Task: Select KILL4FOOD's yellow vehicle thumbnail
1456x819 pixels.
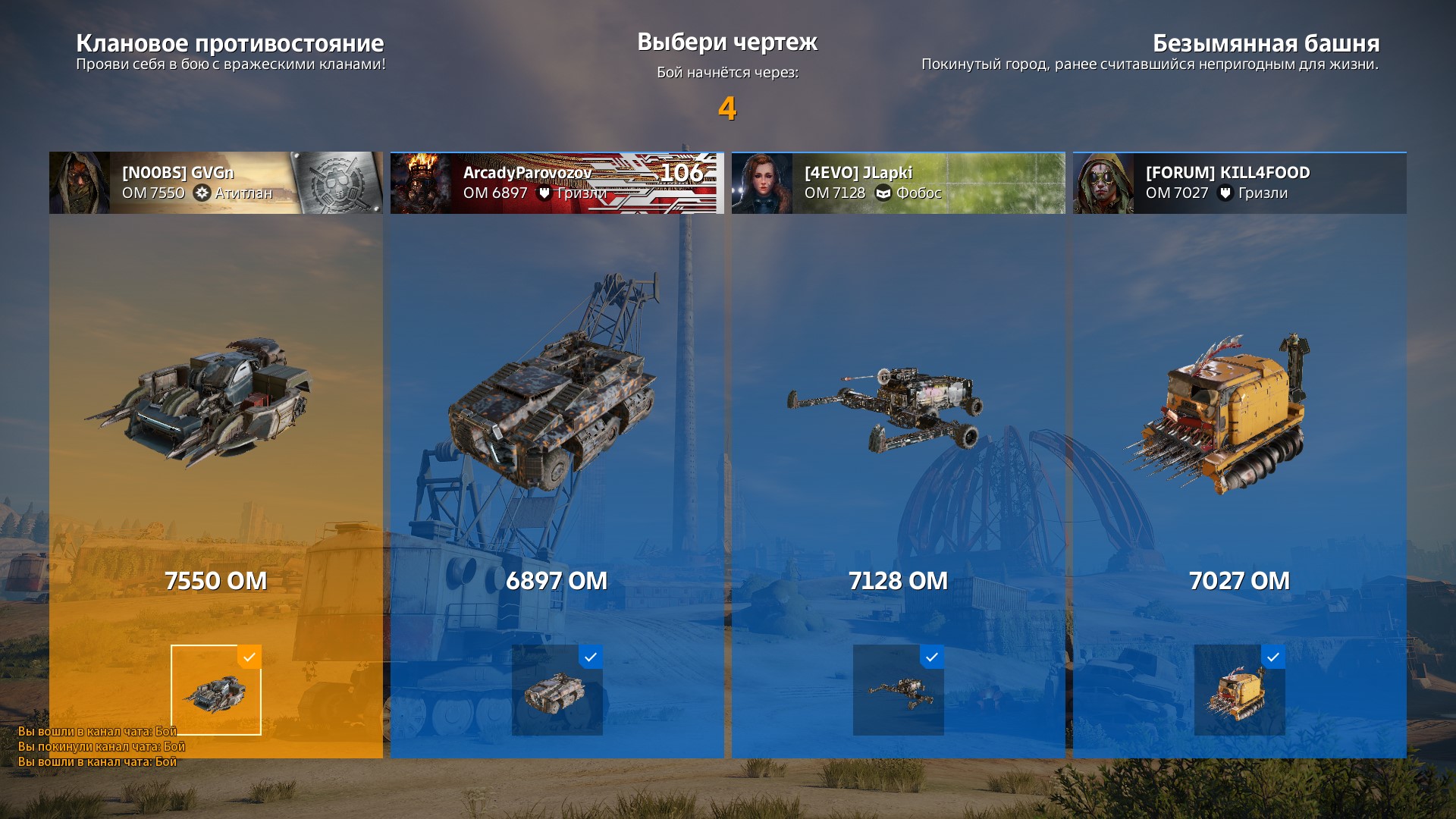Action: pyautogui.click(x=1240, y=690)
